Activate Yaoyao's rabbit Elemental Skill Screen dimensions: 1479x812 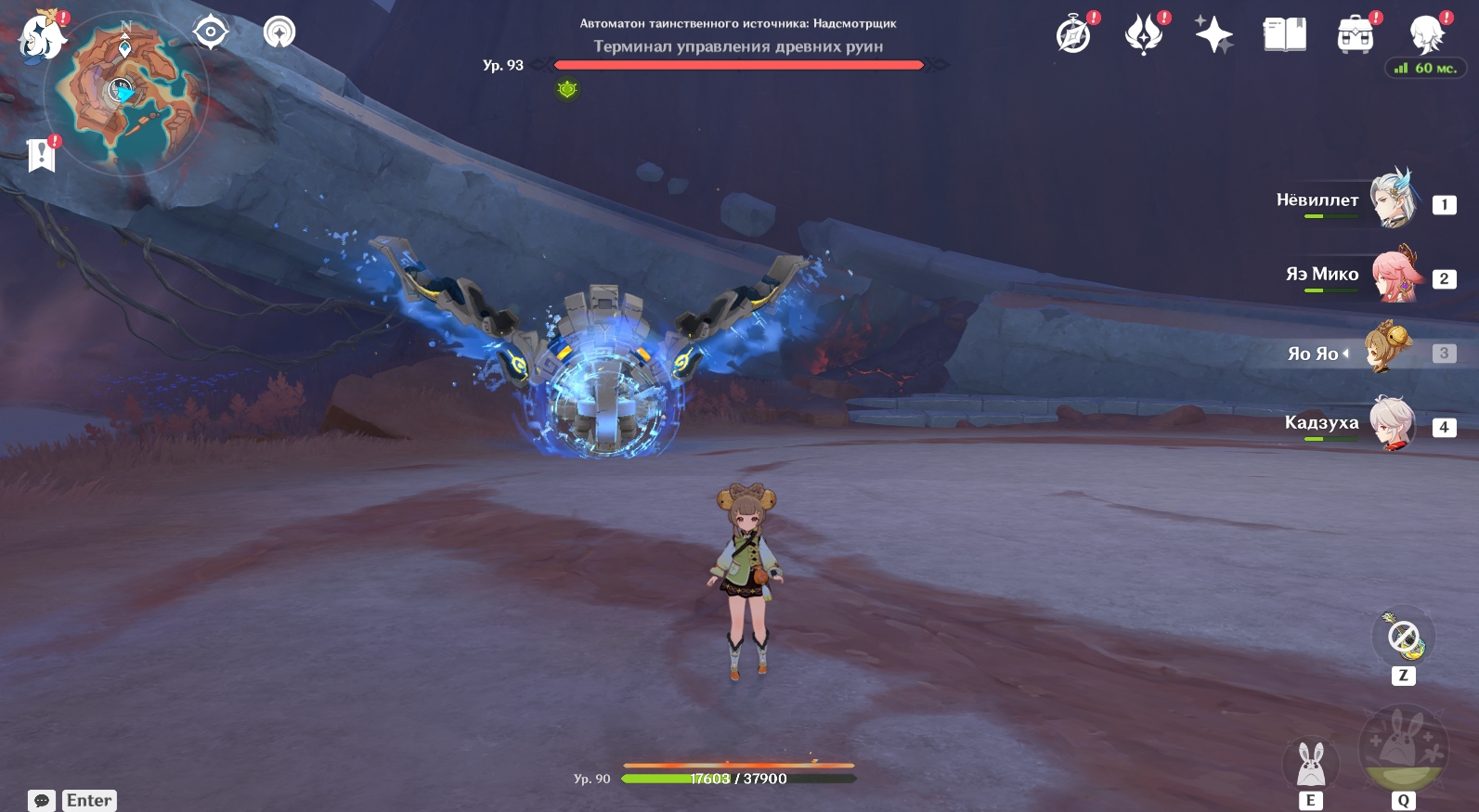point(1310,764)
